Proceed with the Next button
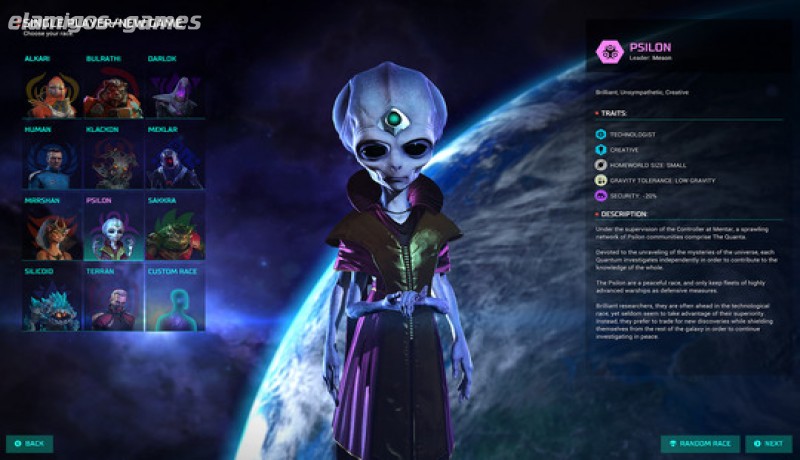The width and height of the screenshot is (800, 460). 769,443
